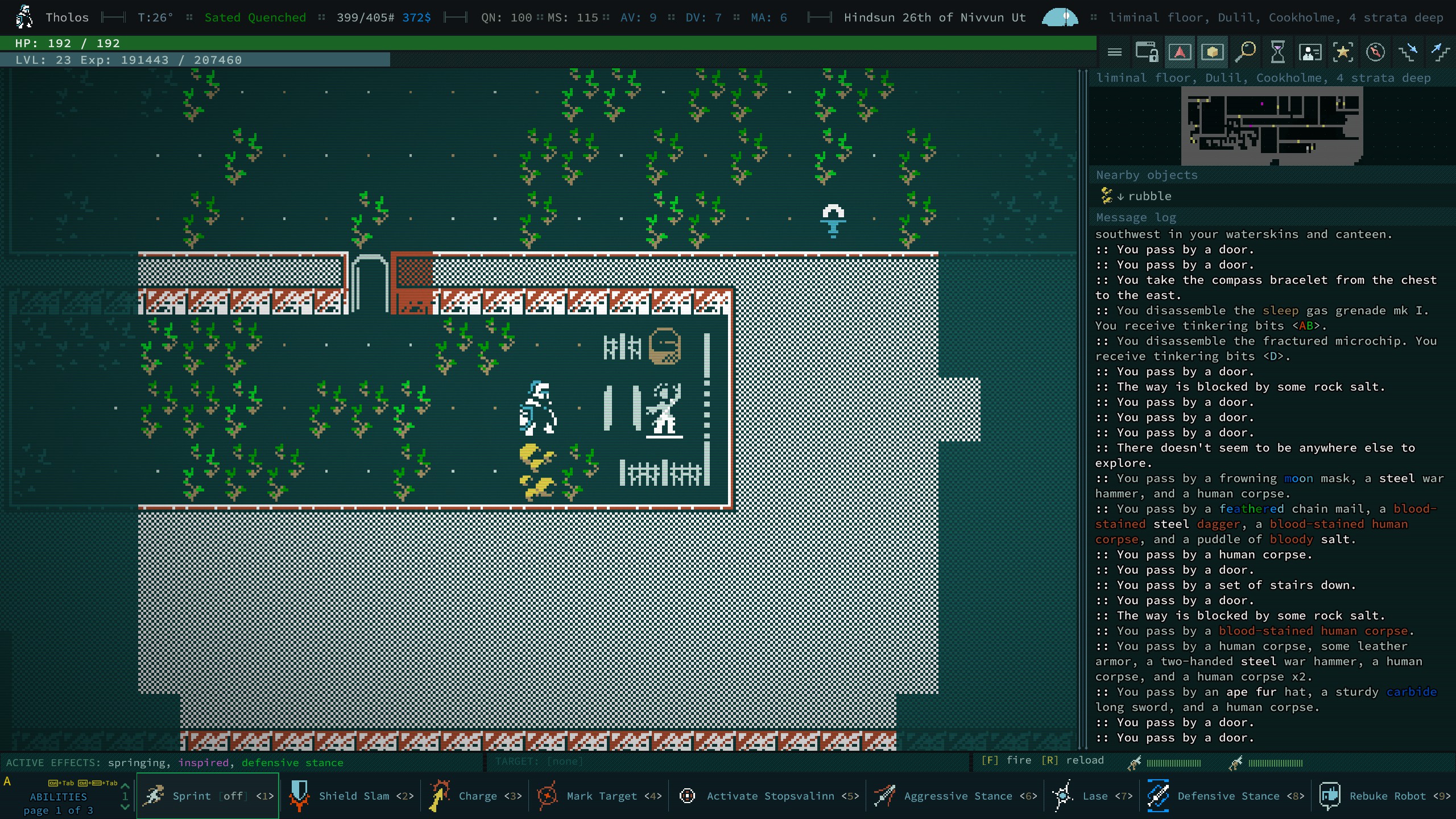Activate the Shield Slam ability
The width and height of the screenshot is (1456, 819).
tap(351, 796)
